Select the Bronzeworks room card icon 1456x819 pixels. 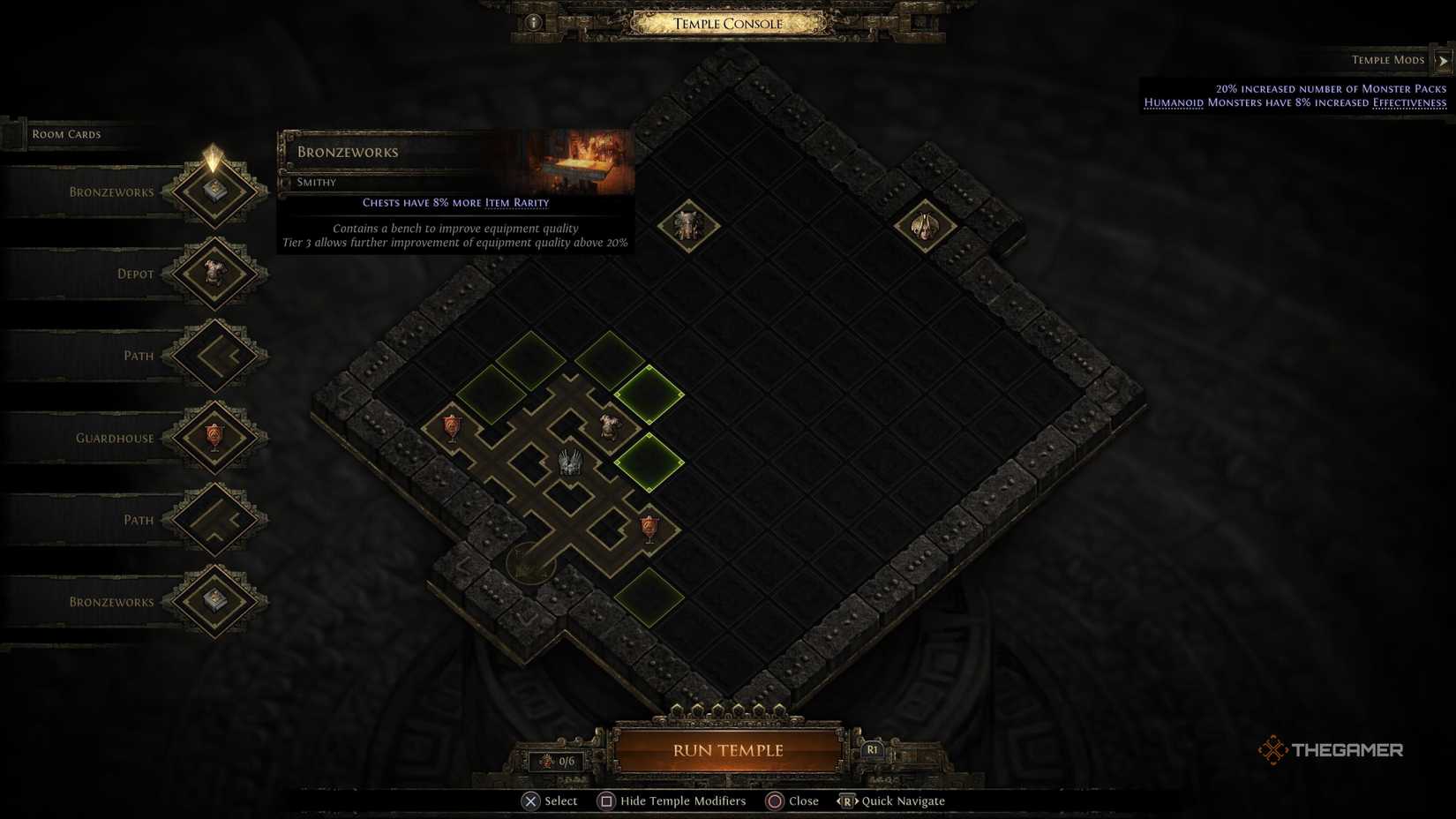214,191
